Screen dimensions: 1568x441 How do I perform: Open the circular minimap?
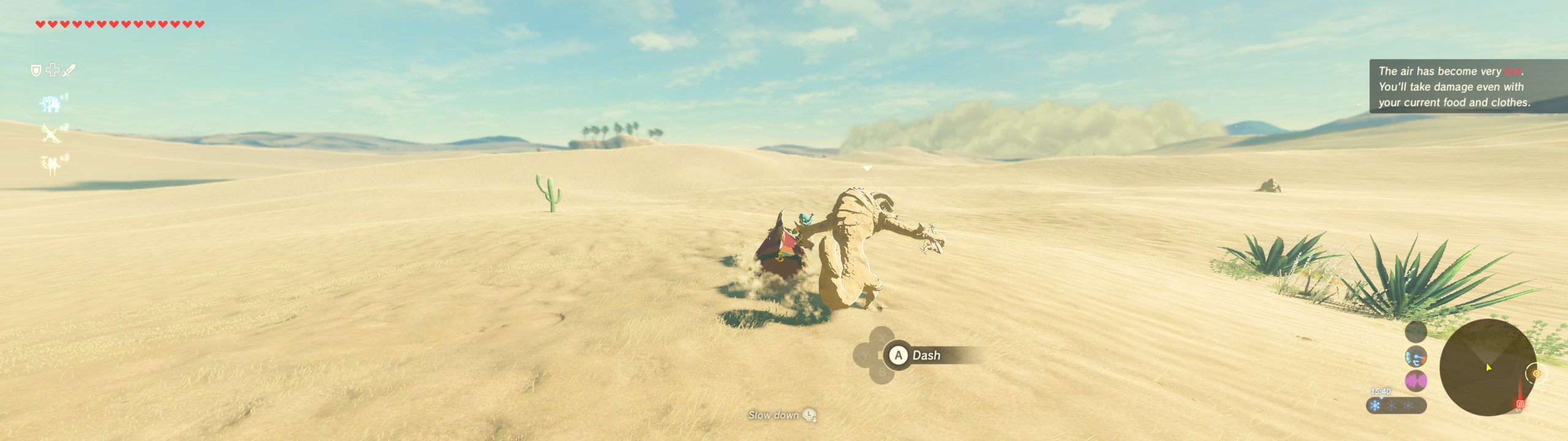pos(1487,367)
